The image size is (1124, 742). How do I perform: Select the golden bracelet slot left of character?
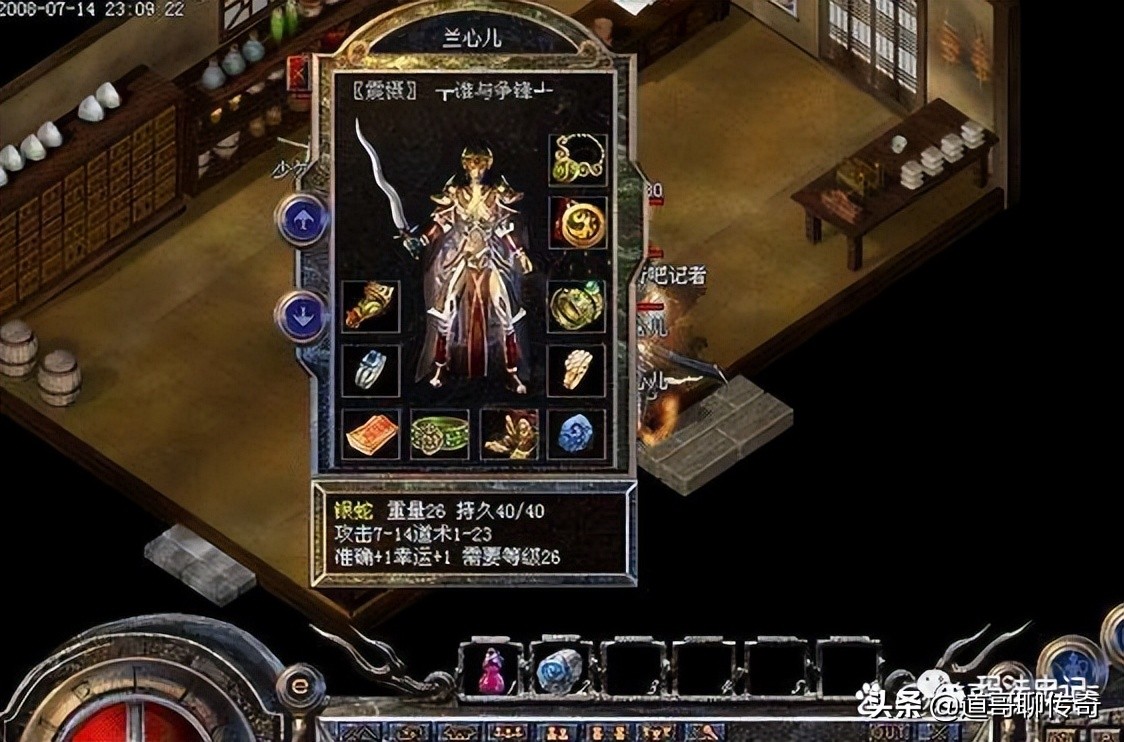pyautogui.click(x=370, y=307)
